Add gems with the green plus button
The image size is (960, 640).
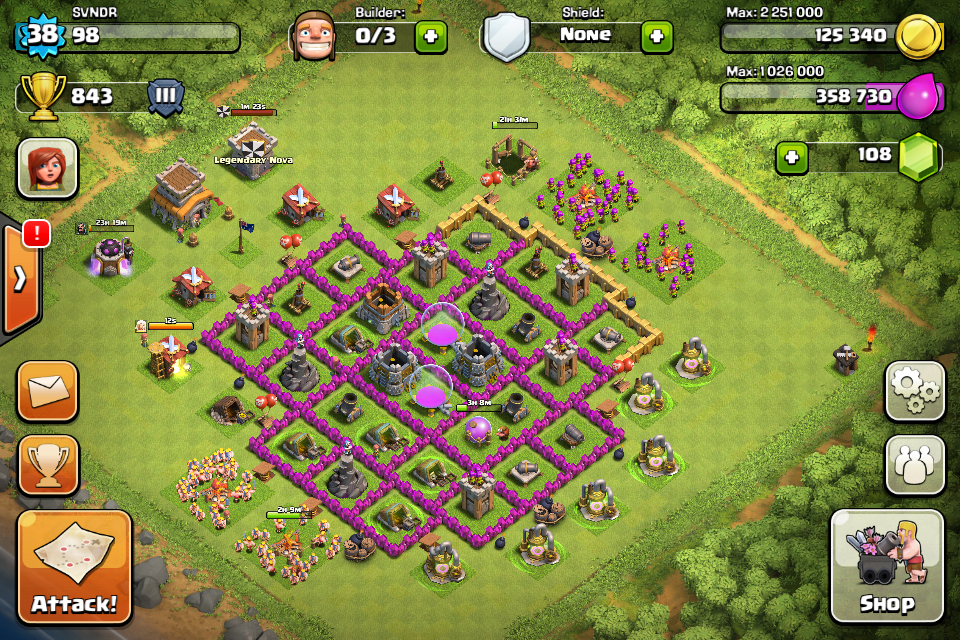(792, 157)
